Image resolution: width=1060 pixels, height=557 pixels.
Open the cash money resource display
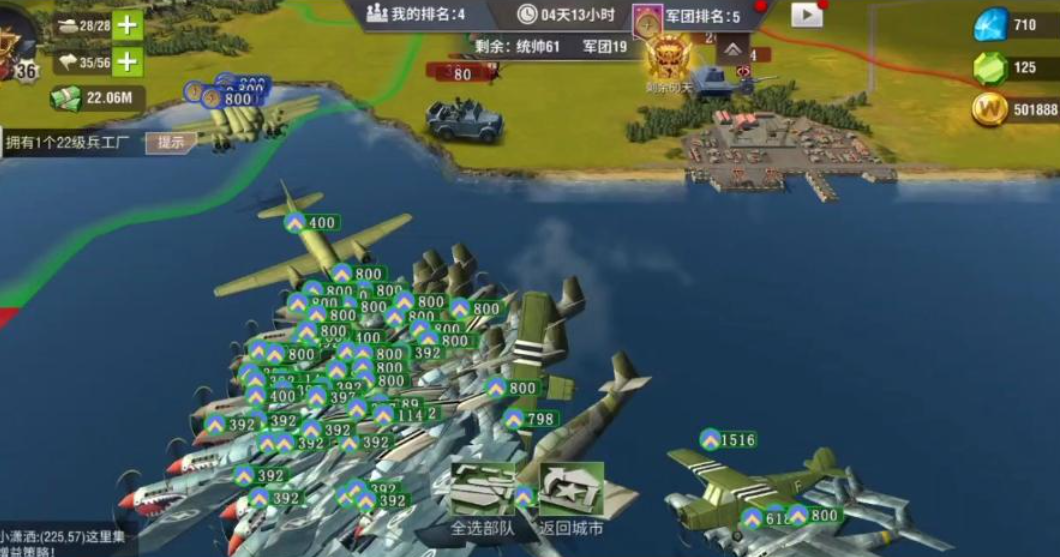(95, 98)
